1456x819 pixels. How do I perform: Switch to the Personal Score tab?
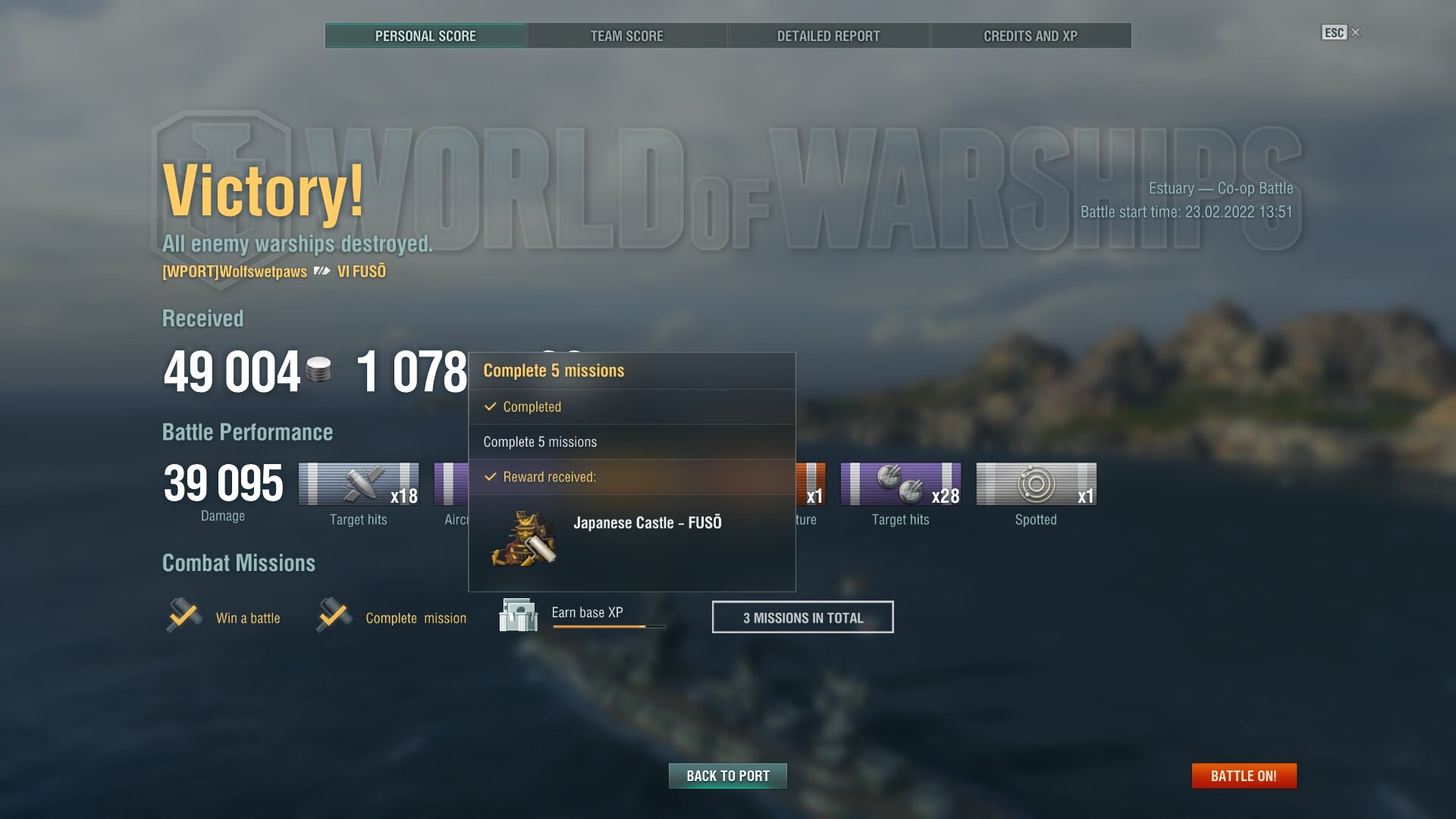425,36
